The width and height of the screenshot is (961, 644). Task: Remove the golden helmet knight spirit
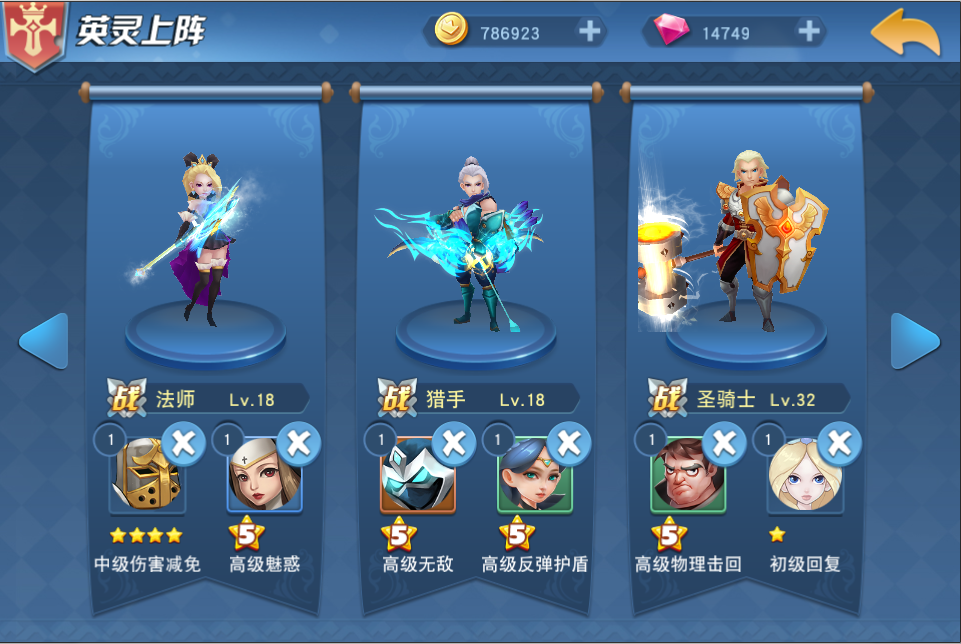183,441
